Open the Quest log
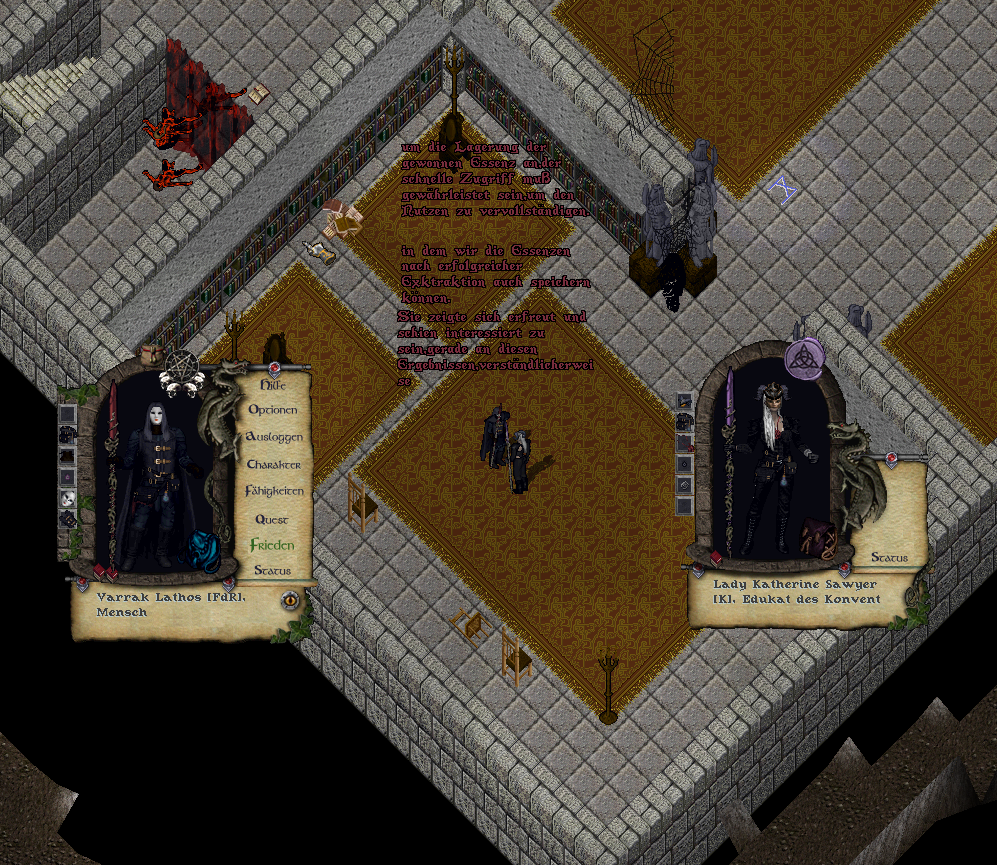This screenshot has height=865, width=997. [272, 520]
